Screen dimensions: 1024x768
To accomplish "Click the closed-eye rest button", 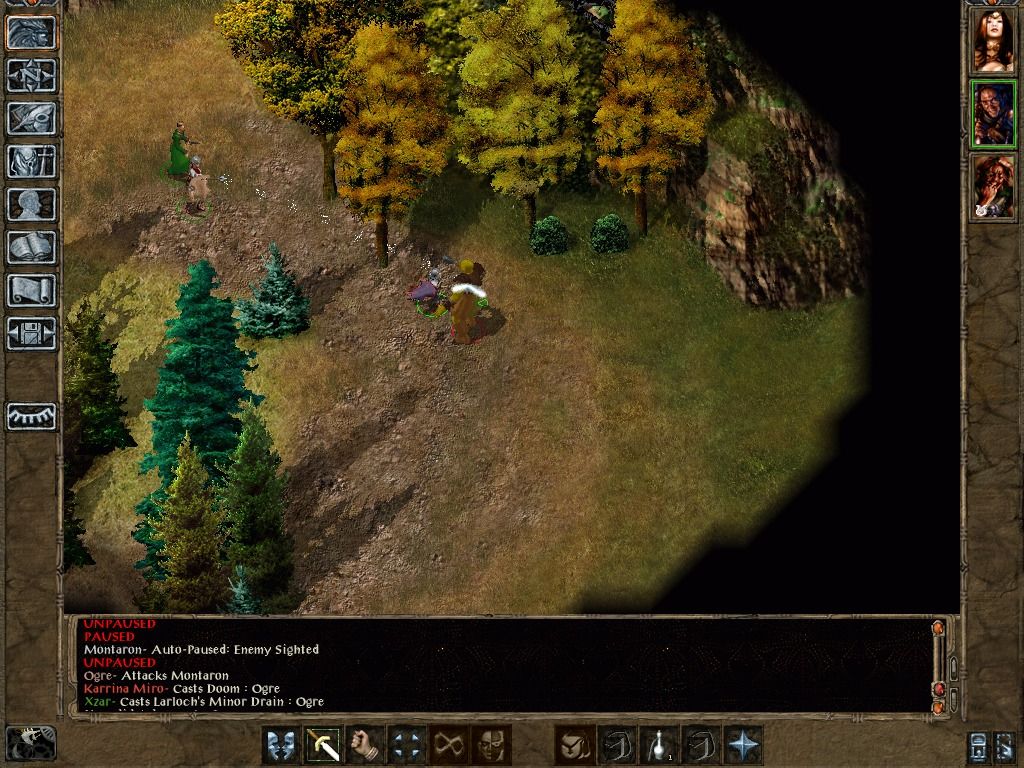I will click(x=31, y=416).
